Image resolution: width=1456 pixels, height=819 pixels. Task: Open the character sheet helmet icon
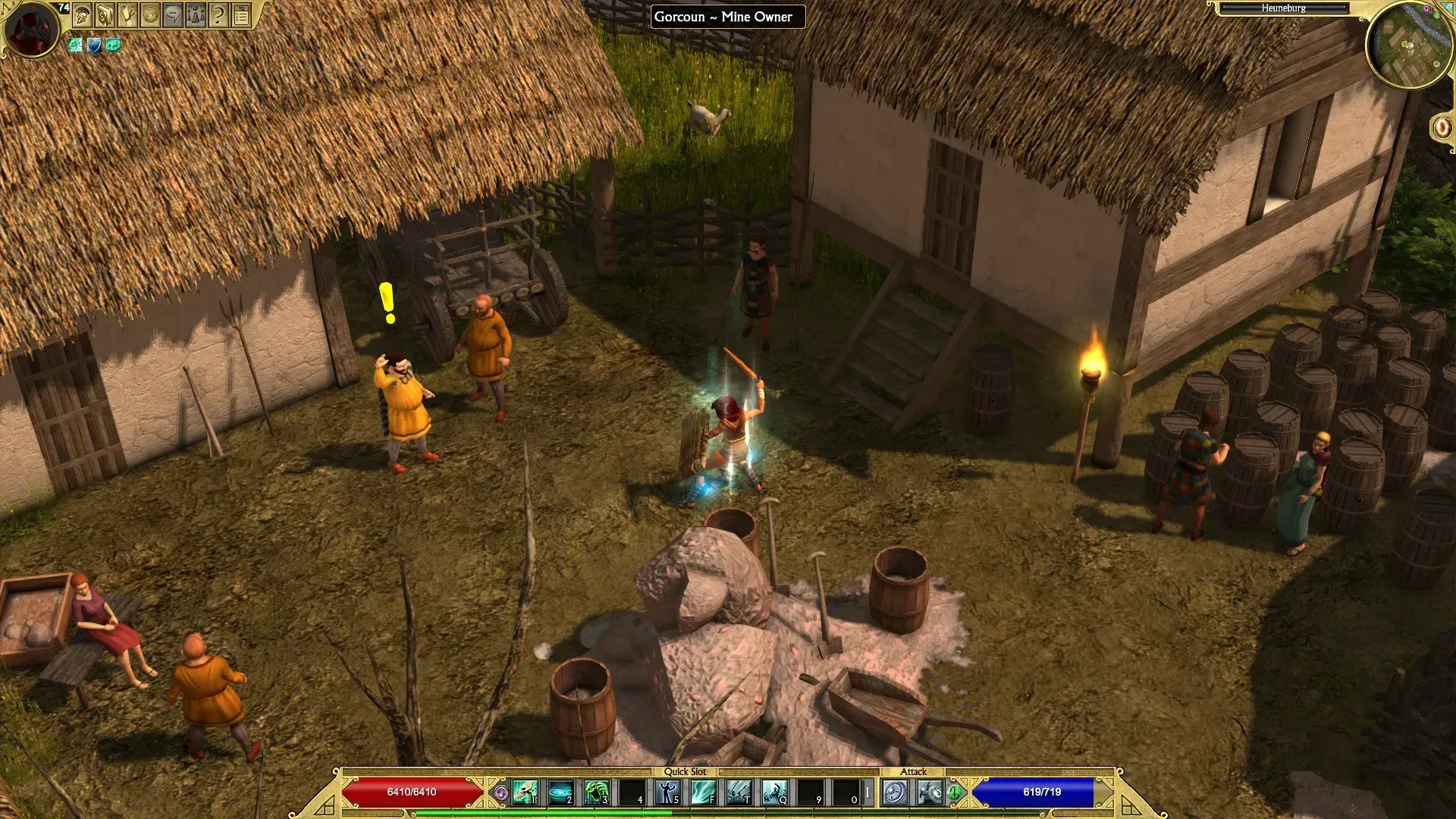pyautogui.click(x=83, y=15)
